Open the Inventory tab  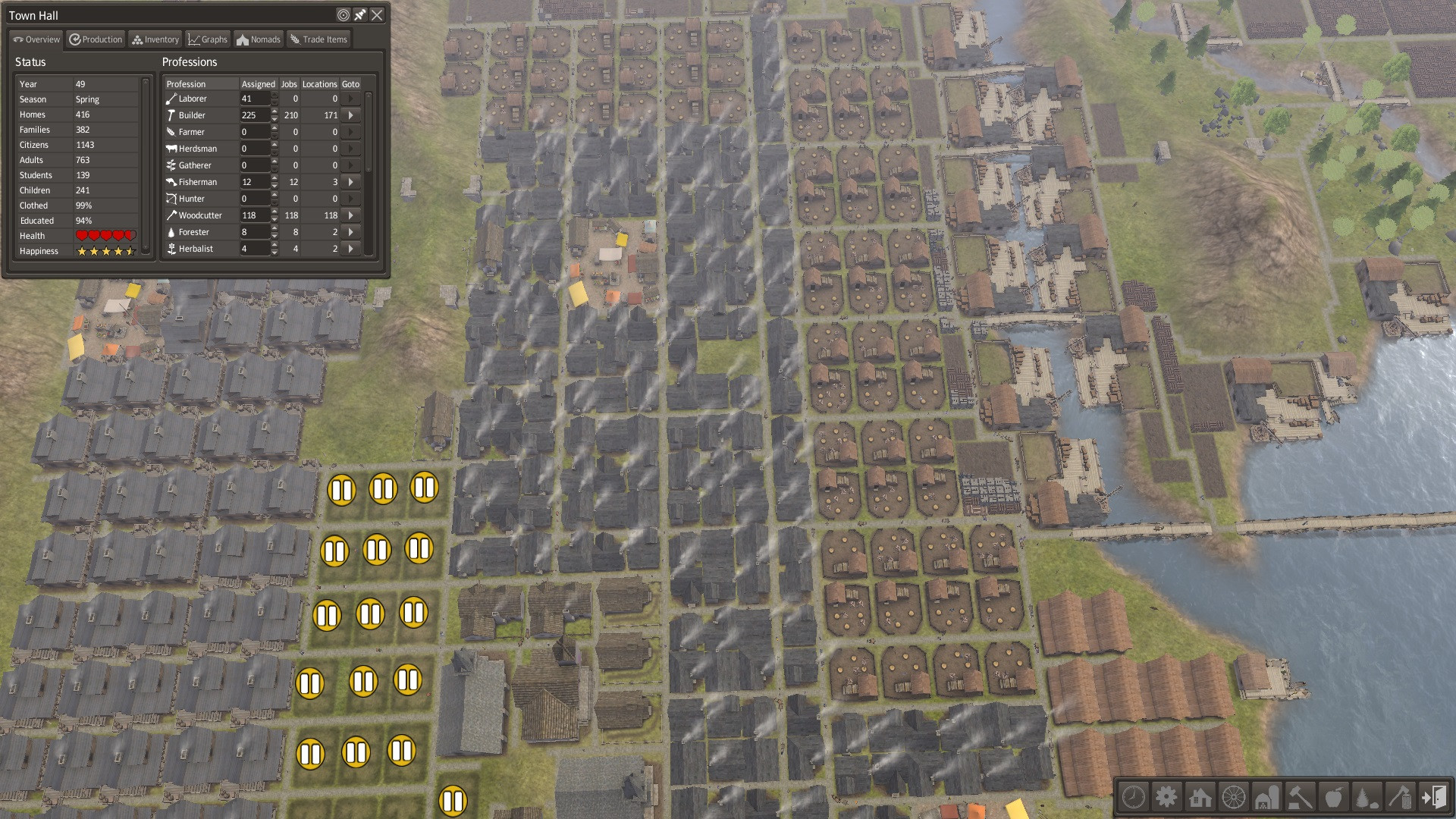(155, 39)
